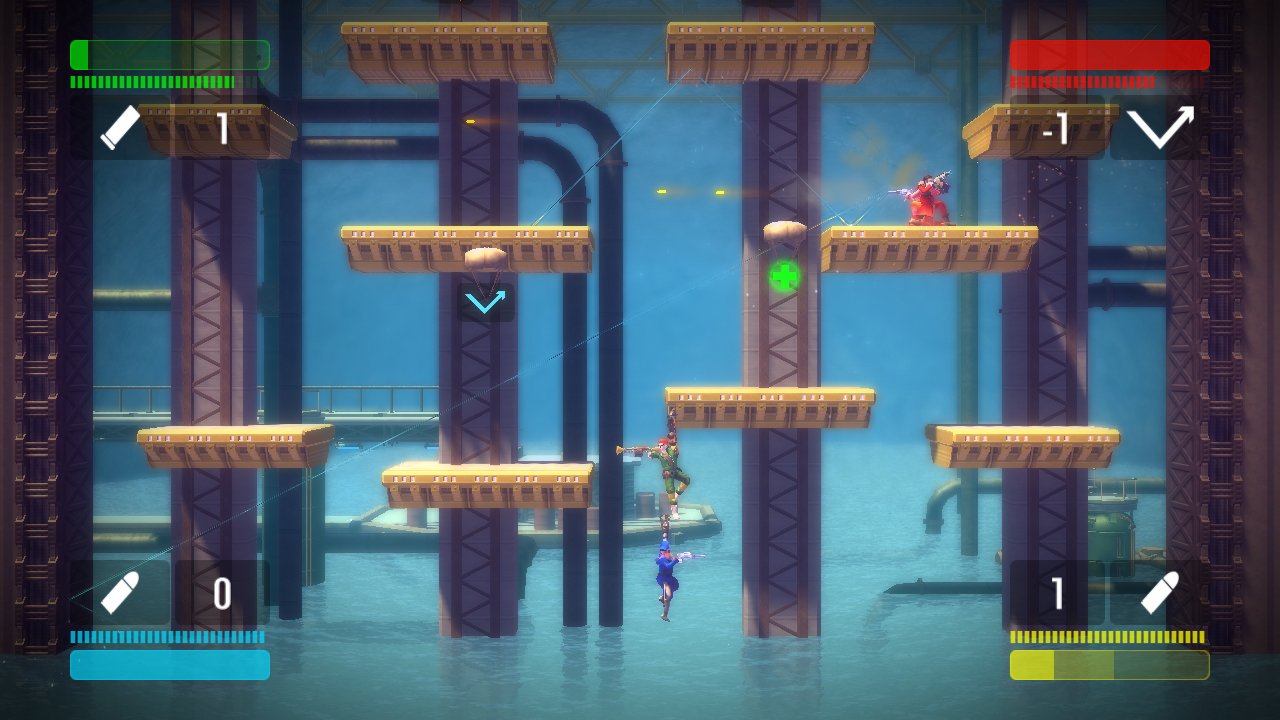Select the red player's arrow weapon icon

pos(1160,128)
